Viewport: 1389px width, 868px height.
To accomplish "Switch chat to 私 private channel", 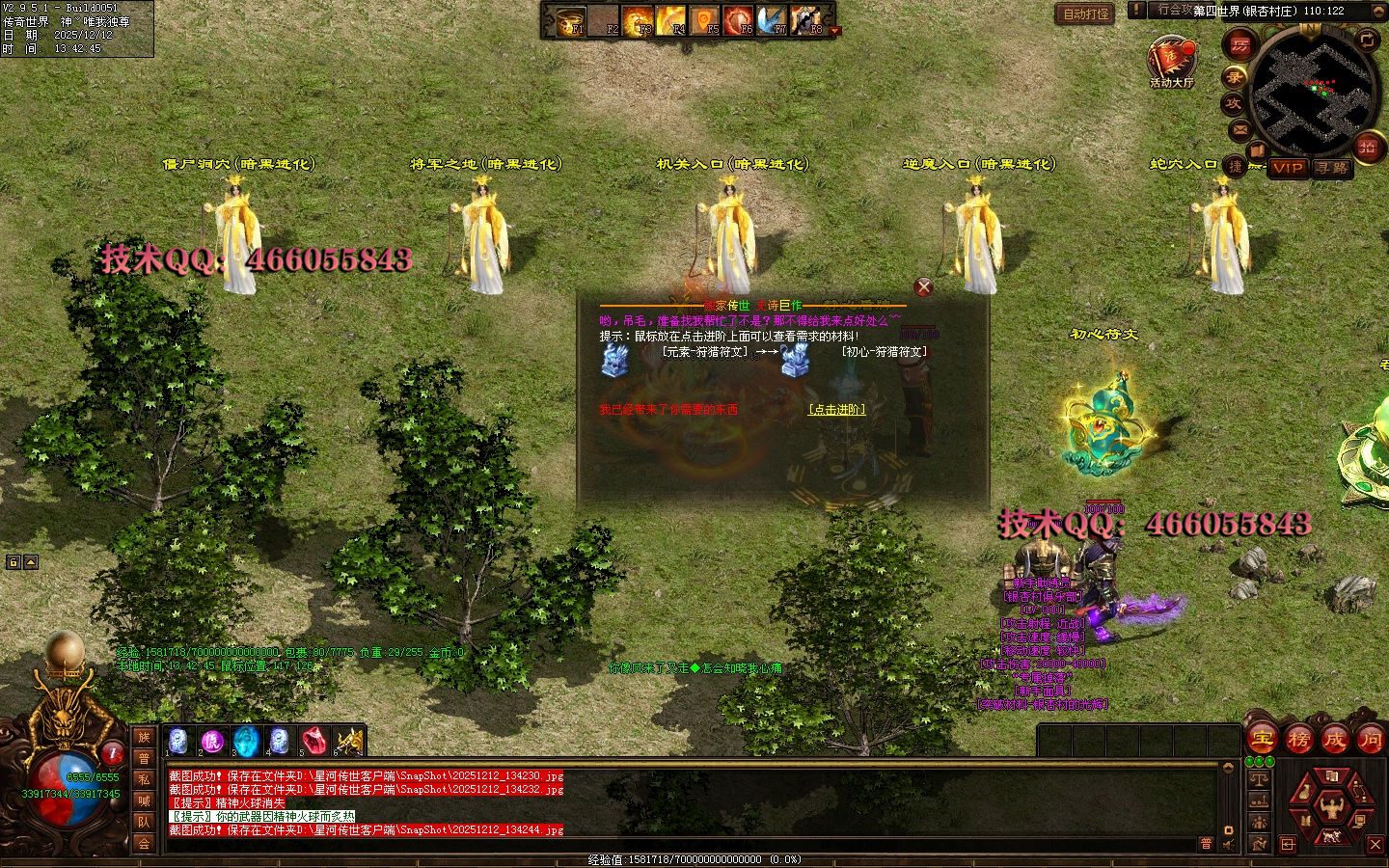I will [144, 779].
